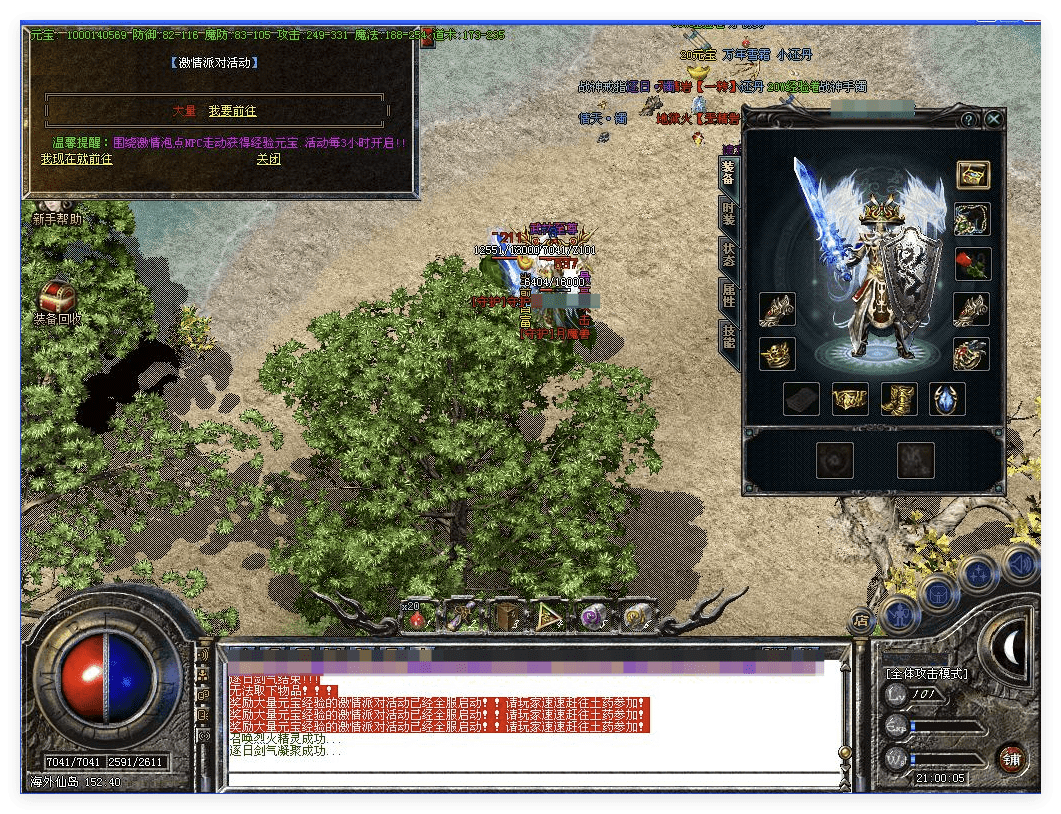Switch to the 状态 status tab
The width and height of the screenshot is (1061, 814).
729,252
